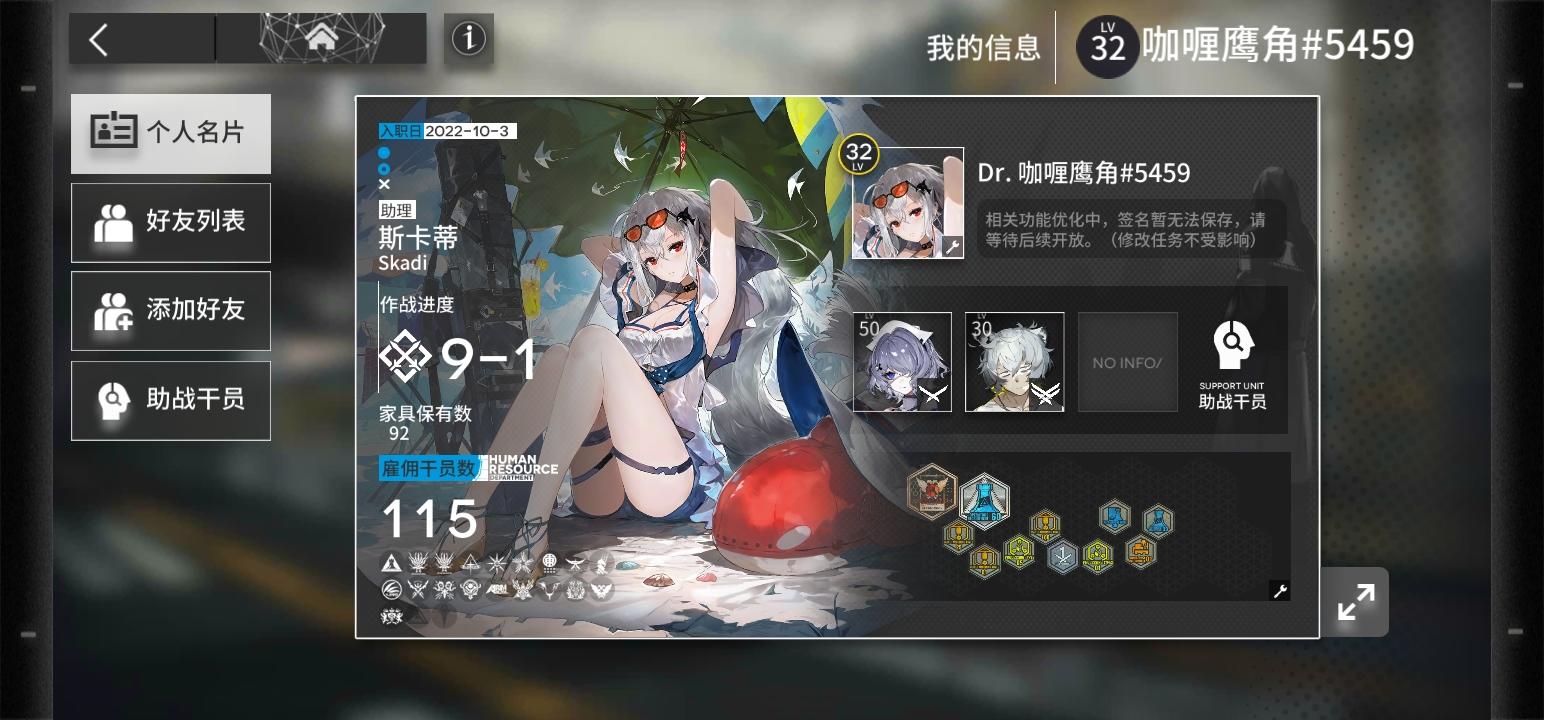The image size is (1544, 720).
Task: Select the SUPPORT UNIT magnifier icon
Action: (x=1233, y=345)
